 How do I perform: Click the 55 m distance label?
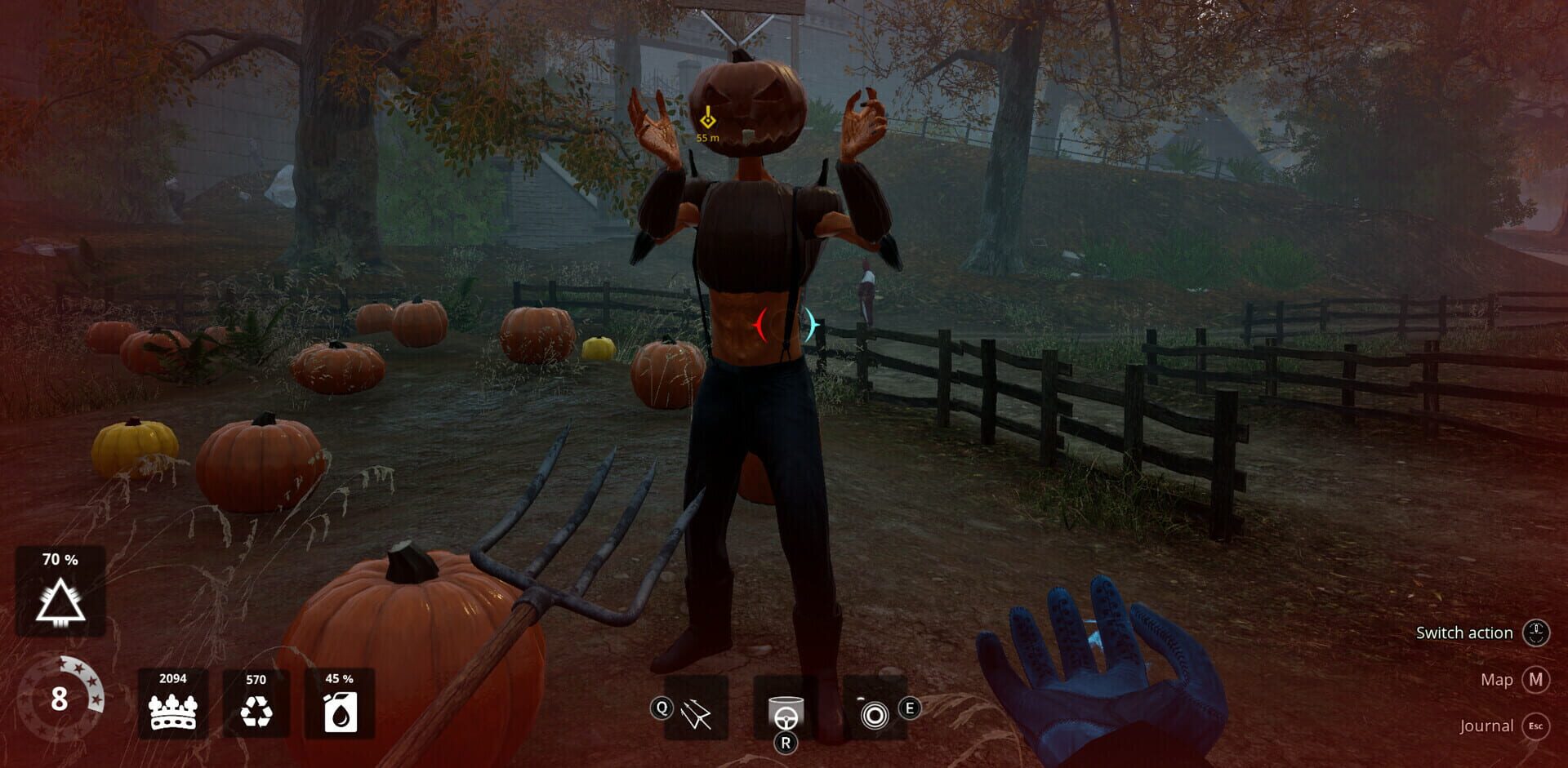pos(706,139)
